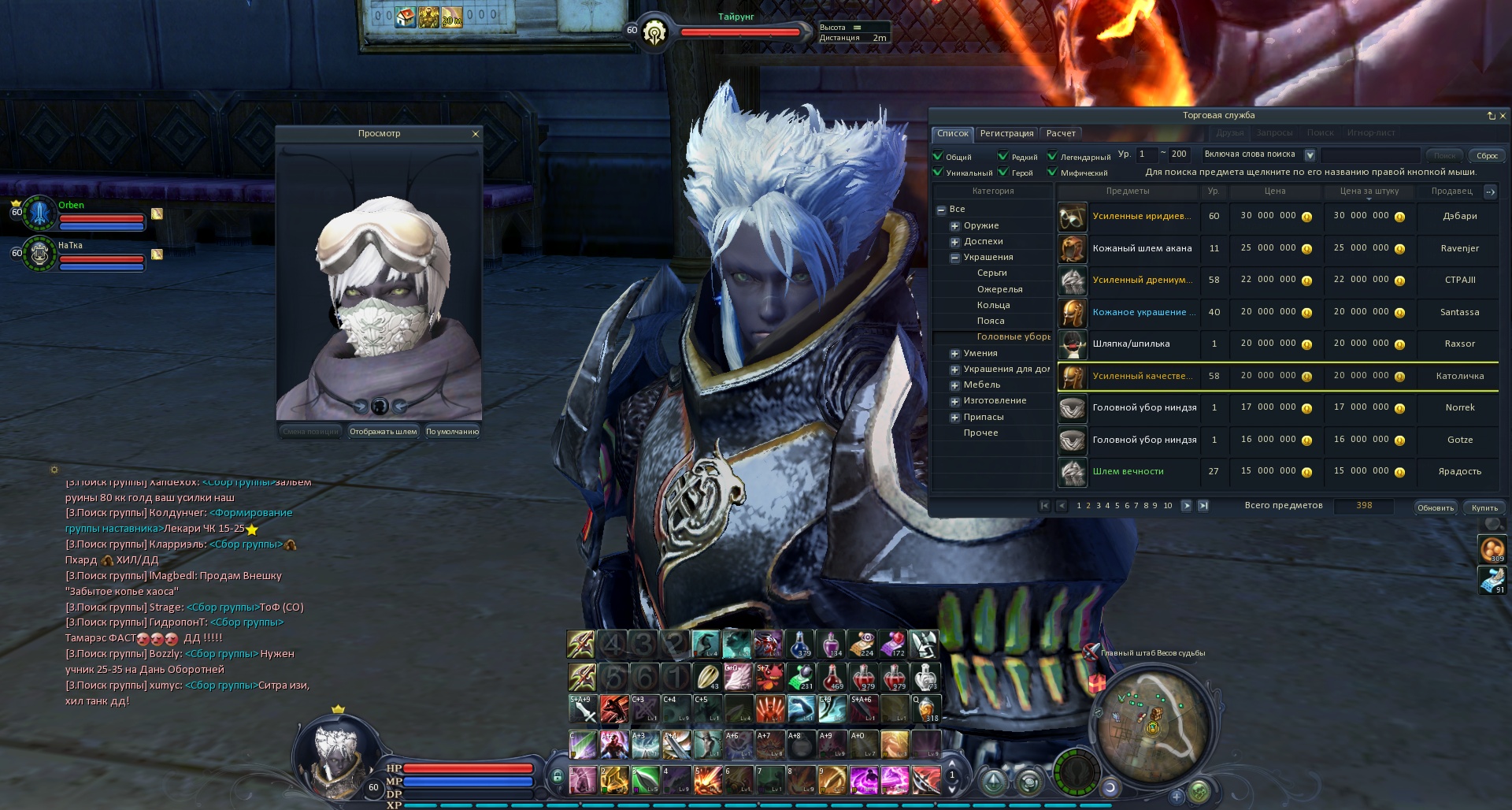Uncheck the Мифический filter
This screenshot has width=1512, height=810.
click(x=1052, y=172)
